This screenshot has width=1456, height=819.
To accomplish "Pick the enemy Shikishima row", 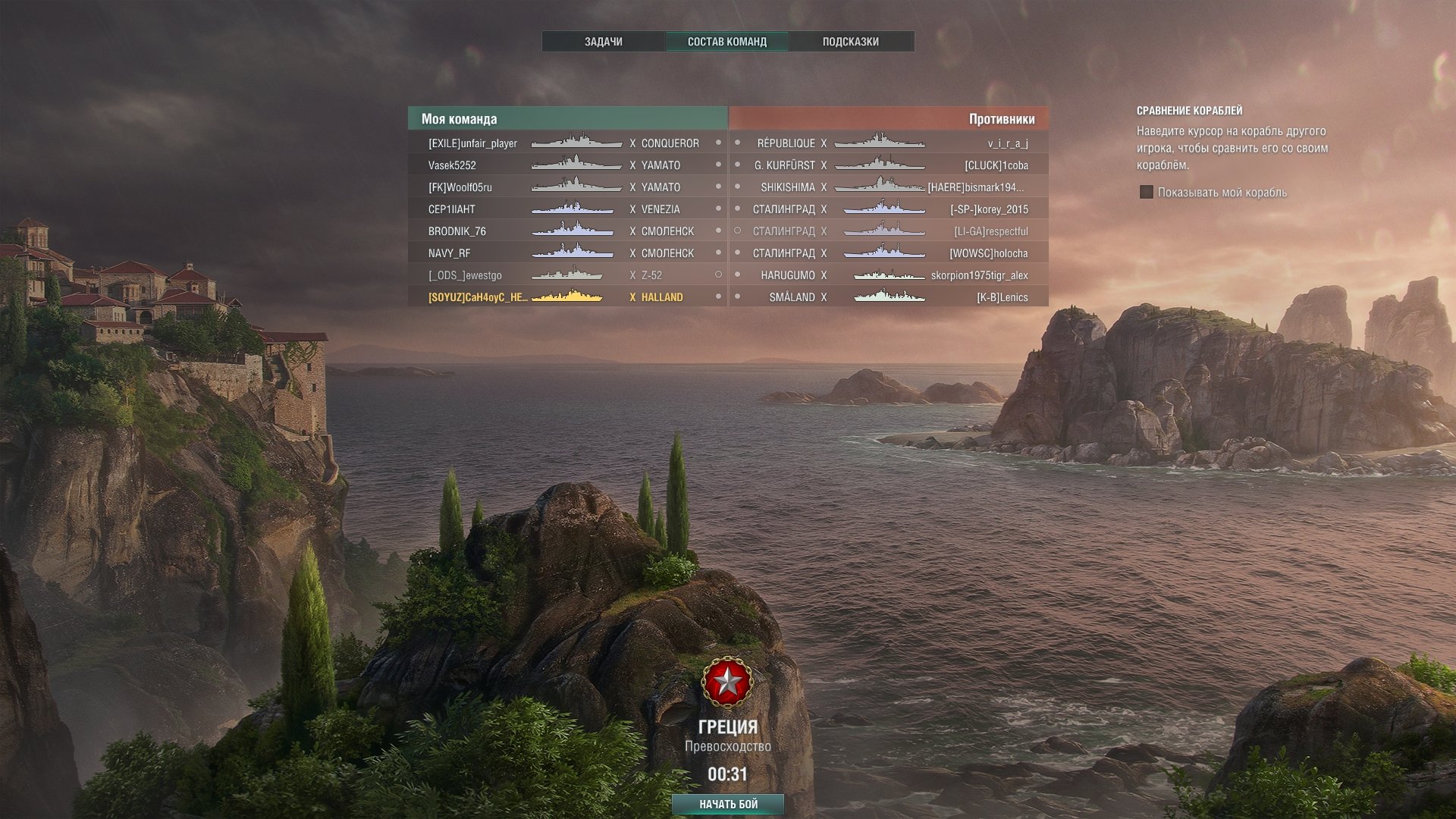I will 889,187.
